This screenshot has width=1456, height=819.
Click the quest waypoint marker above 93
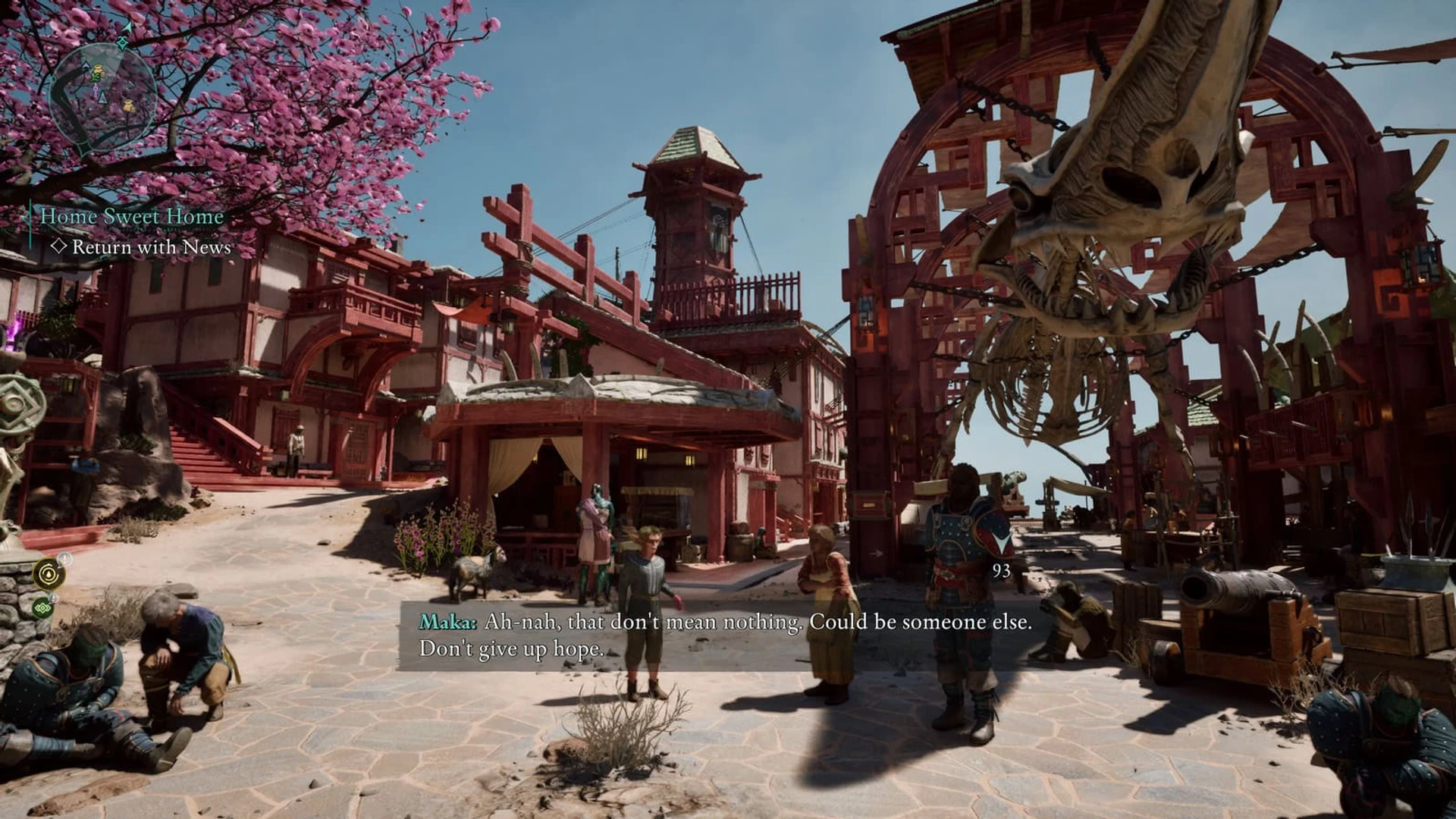coord(1001,543)
